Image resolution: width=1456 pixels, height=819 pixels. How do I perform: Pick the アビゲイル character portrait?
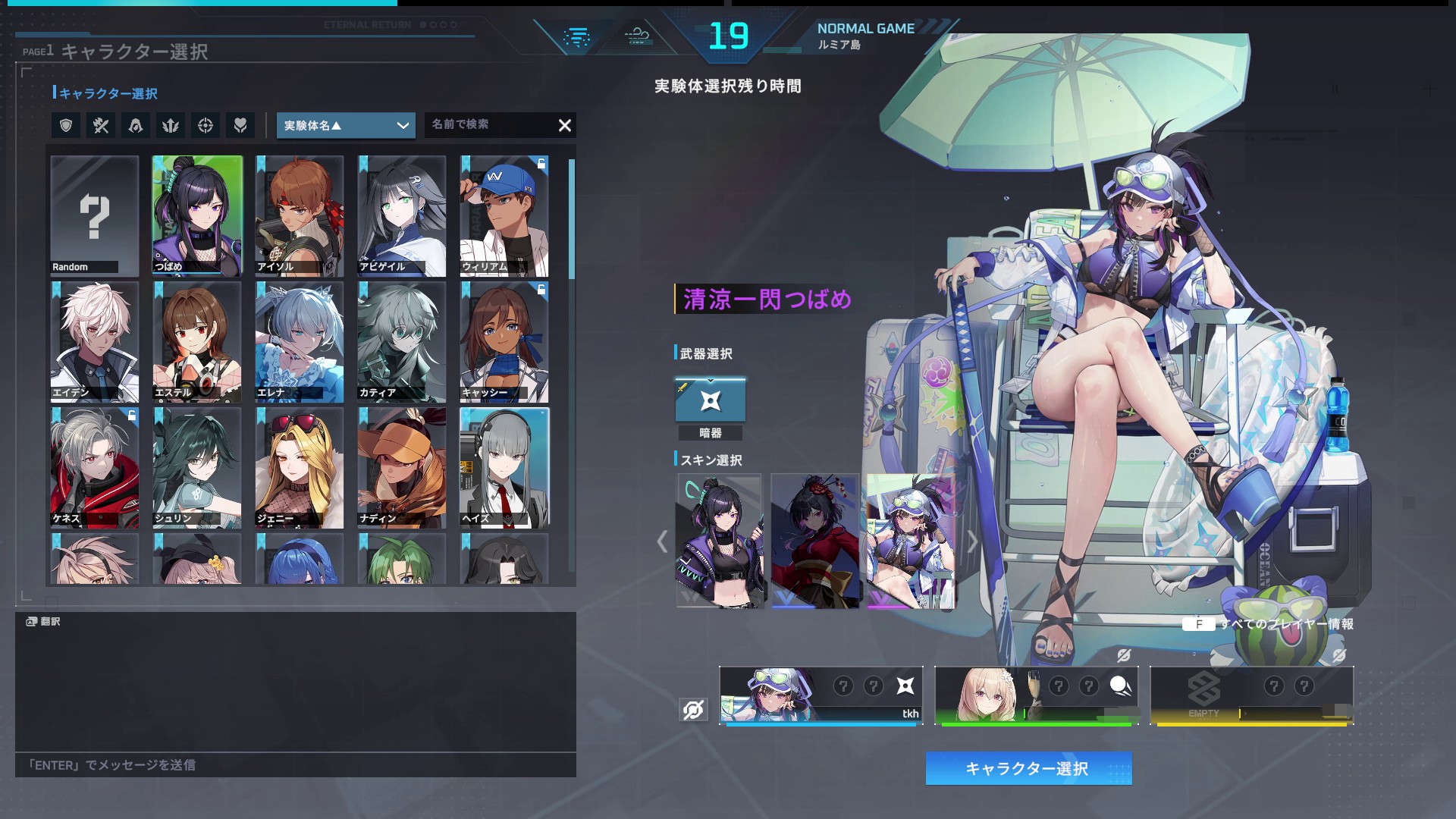[x=402, y=215]
